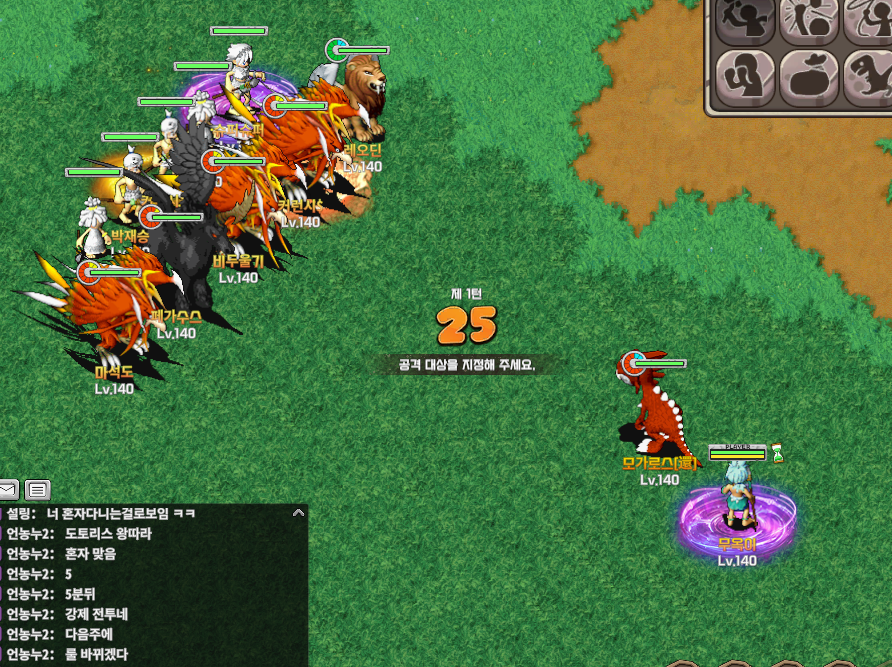This screenshot has height=667, width=892.
Task: Choose the guard stance command
Action: point(747,75)
